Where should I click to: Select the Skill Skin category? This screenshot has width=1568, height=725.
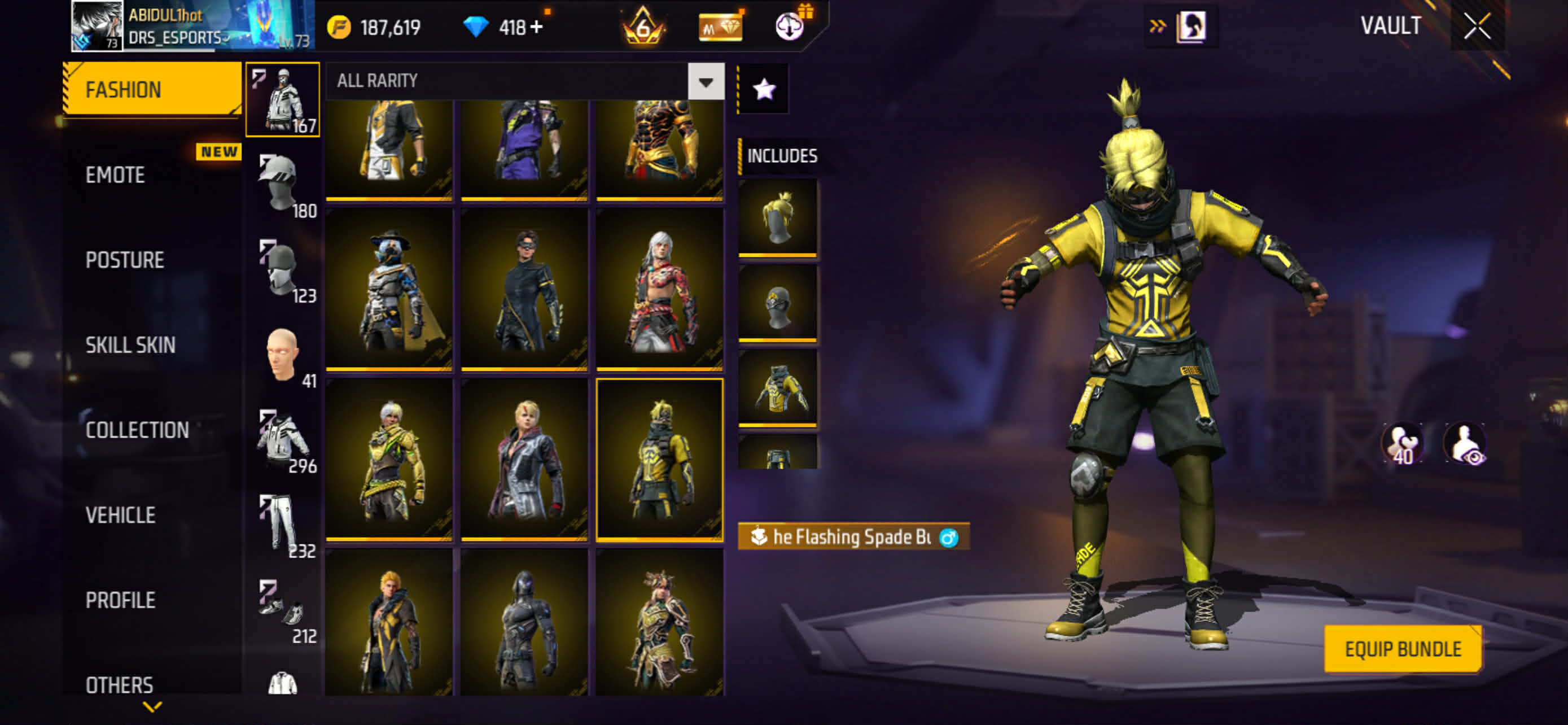[x=130, y=345]
